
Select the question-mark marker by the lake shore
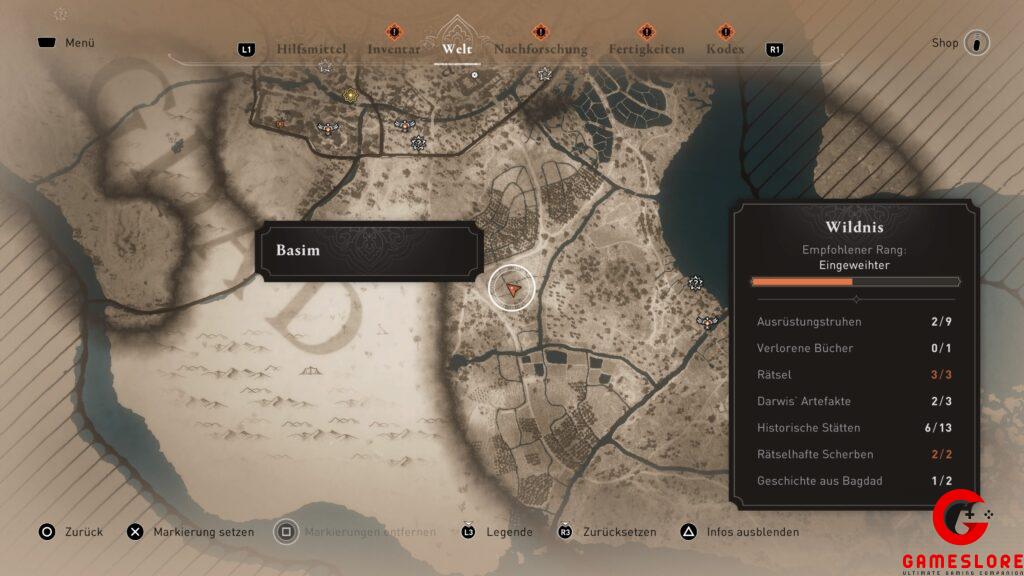[696, 283]
